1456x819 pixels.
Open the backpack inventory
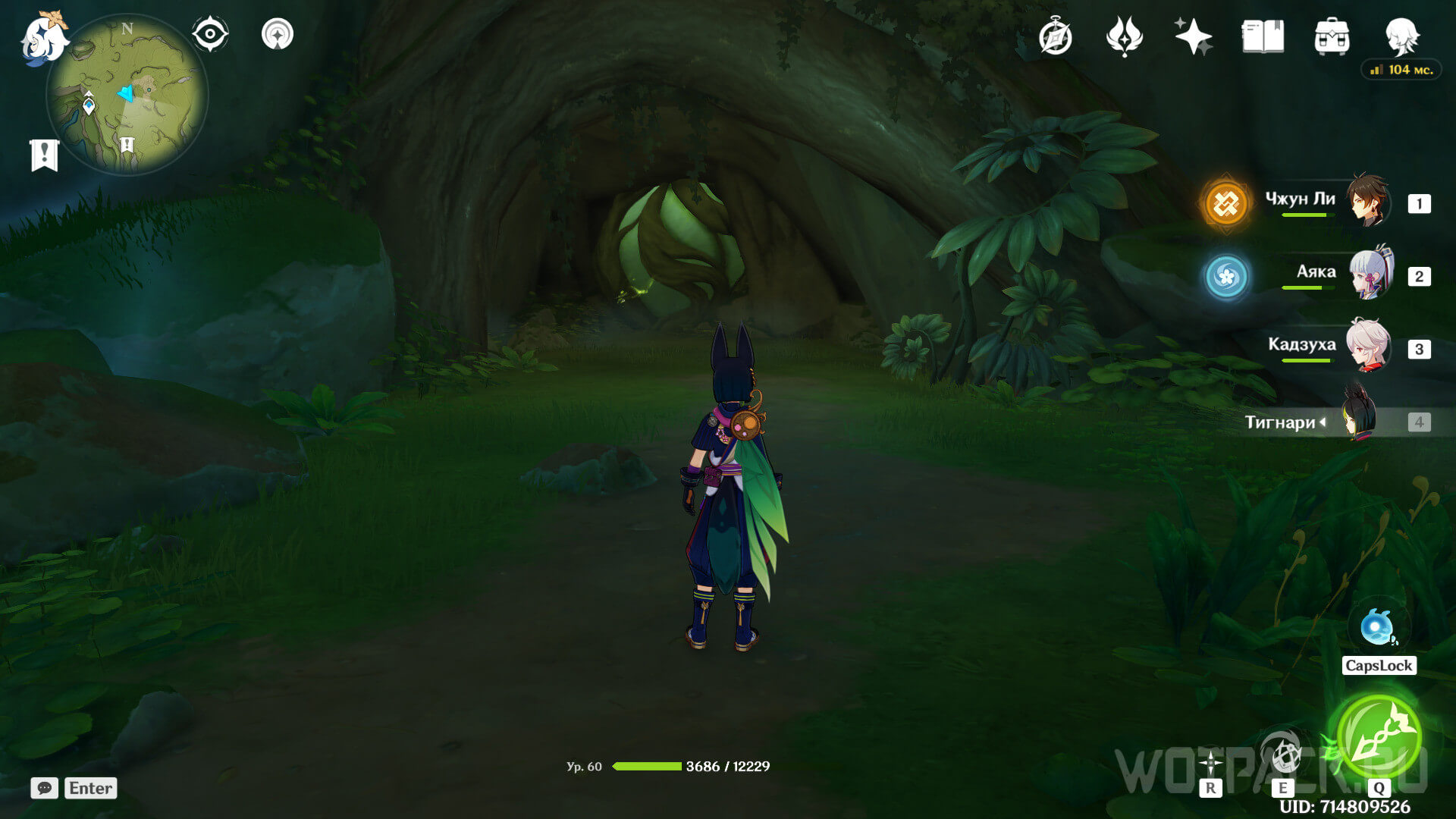click(1332, 37)
